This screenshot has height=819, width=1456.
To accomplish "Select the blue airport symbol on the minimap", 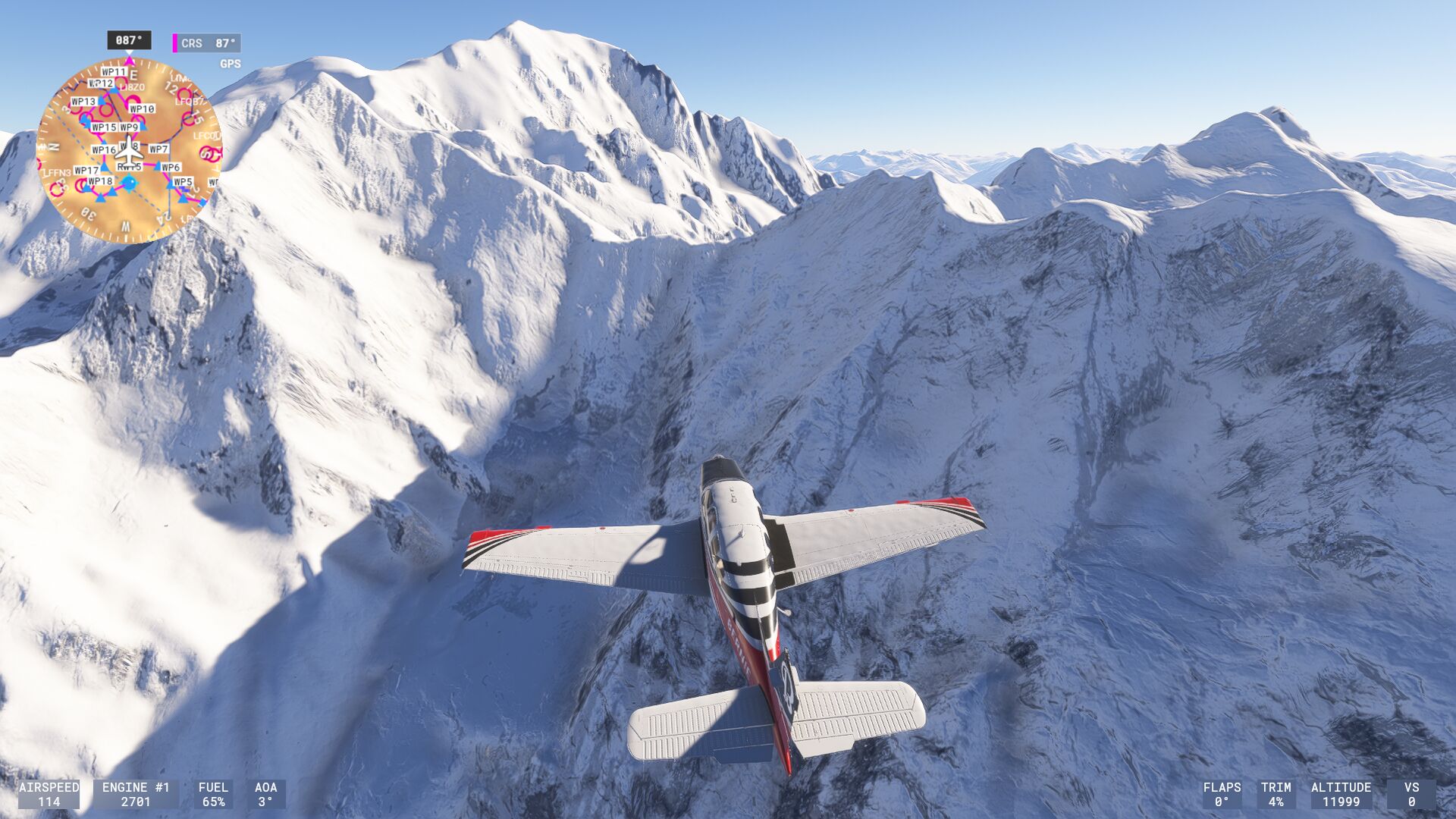I will (x=130, y=183).
